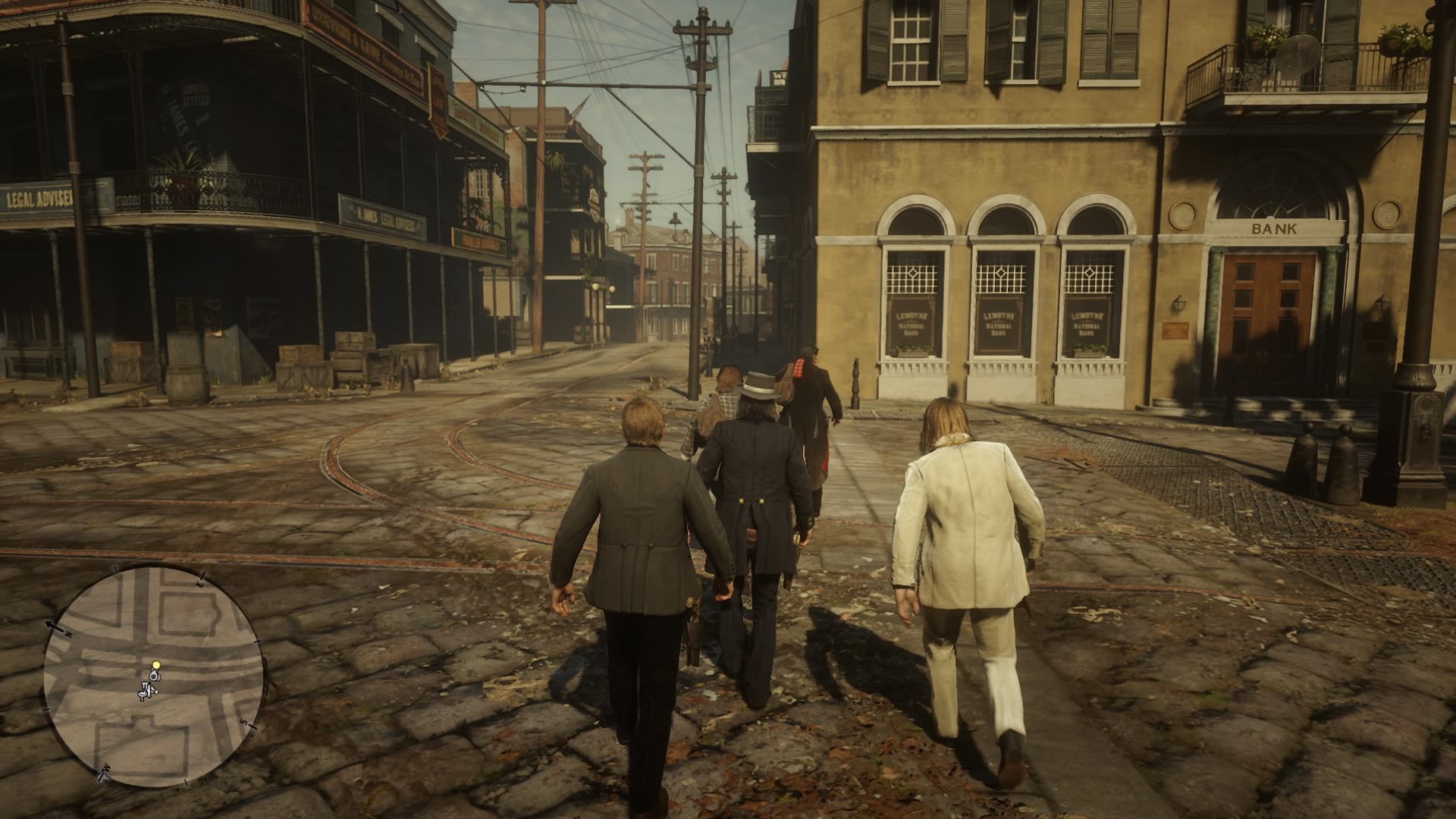Click the yellow mission objective dot on minimap
The height and width of the screenshot is (819, 1456).
click(x=156, y=665)
